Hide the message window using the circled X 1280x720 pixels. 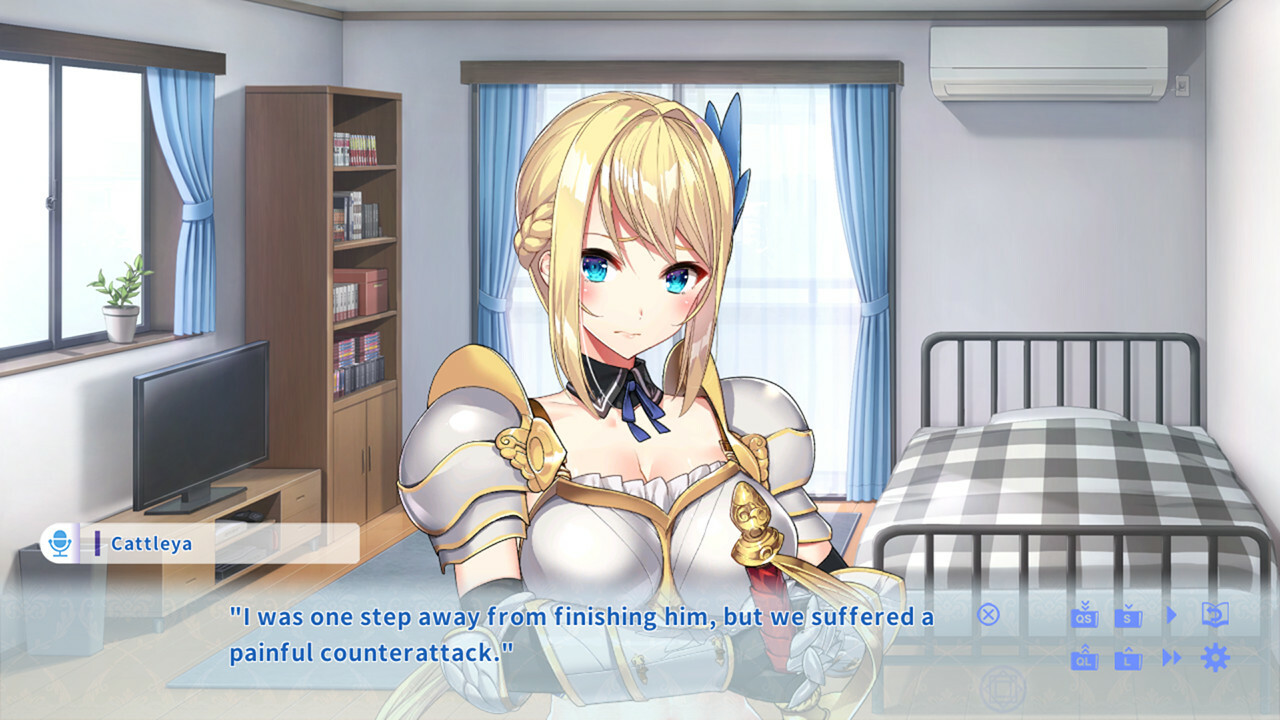988,616
